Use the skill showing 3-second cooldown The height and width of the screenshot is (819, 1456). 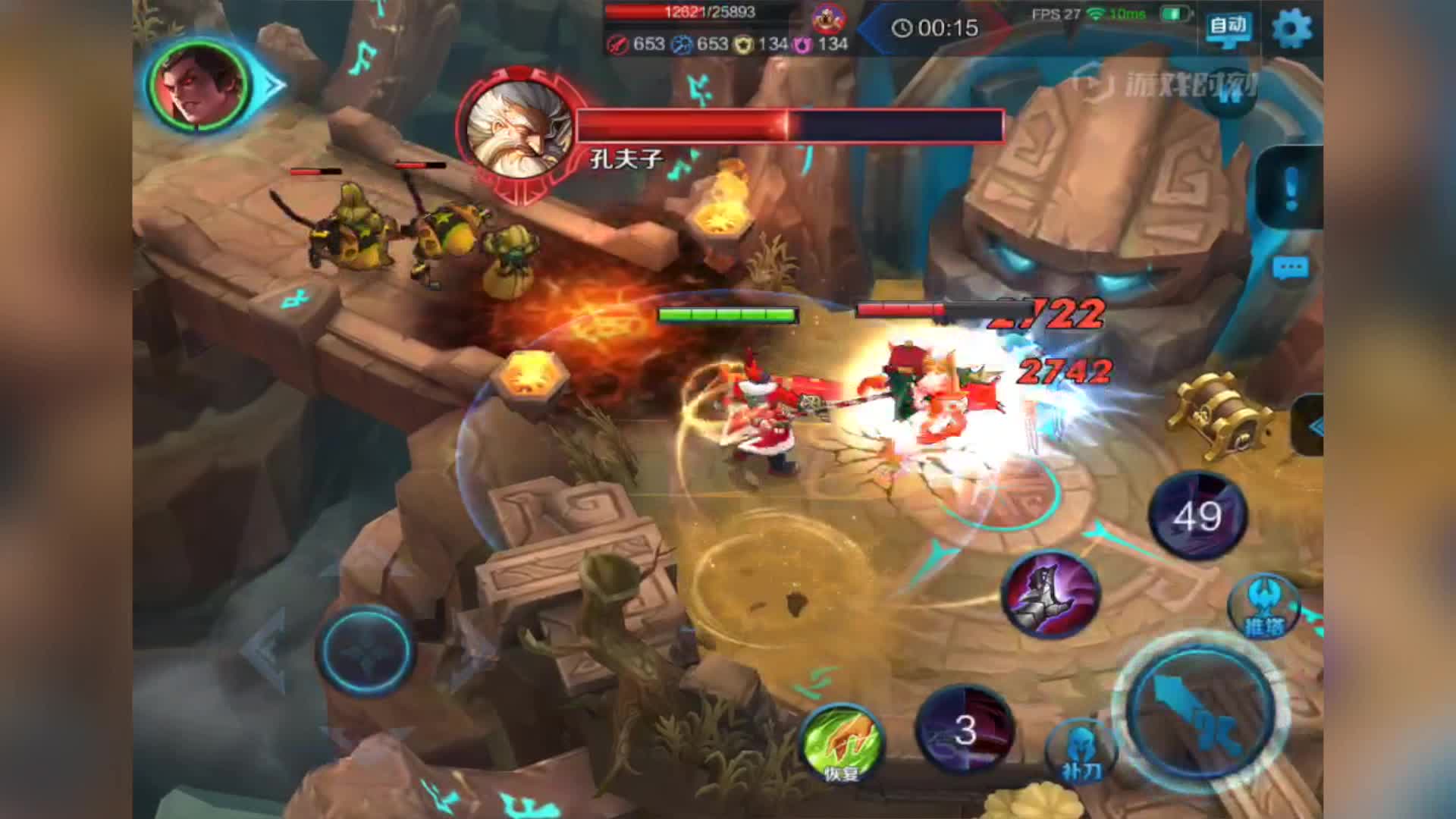965,730
